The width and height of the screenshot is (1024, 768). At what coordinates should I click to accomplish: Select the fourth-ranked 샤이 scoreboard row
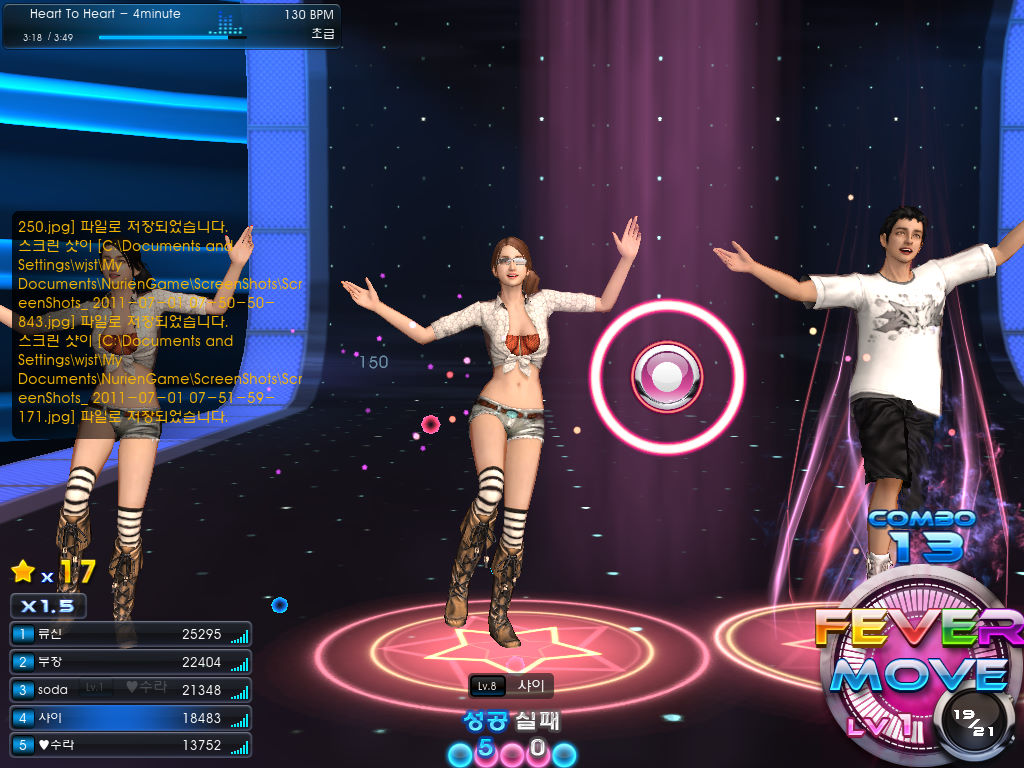[130, 718]
